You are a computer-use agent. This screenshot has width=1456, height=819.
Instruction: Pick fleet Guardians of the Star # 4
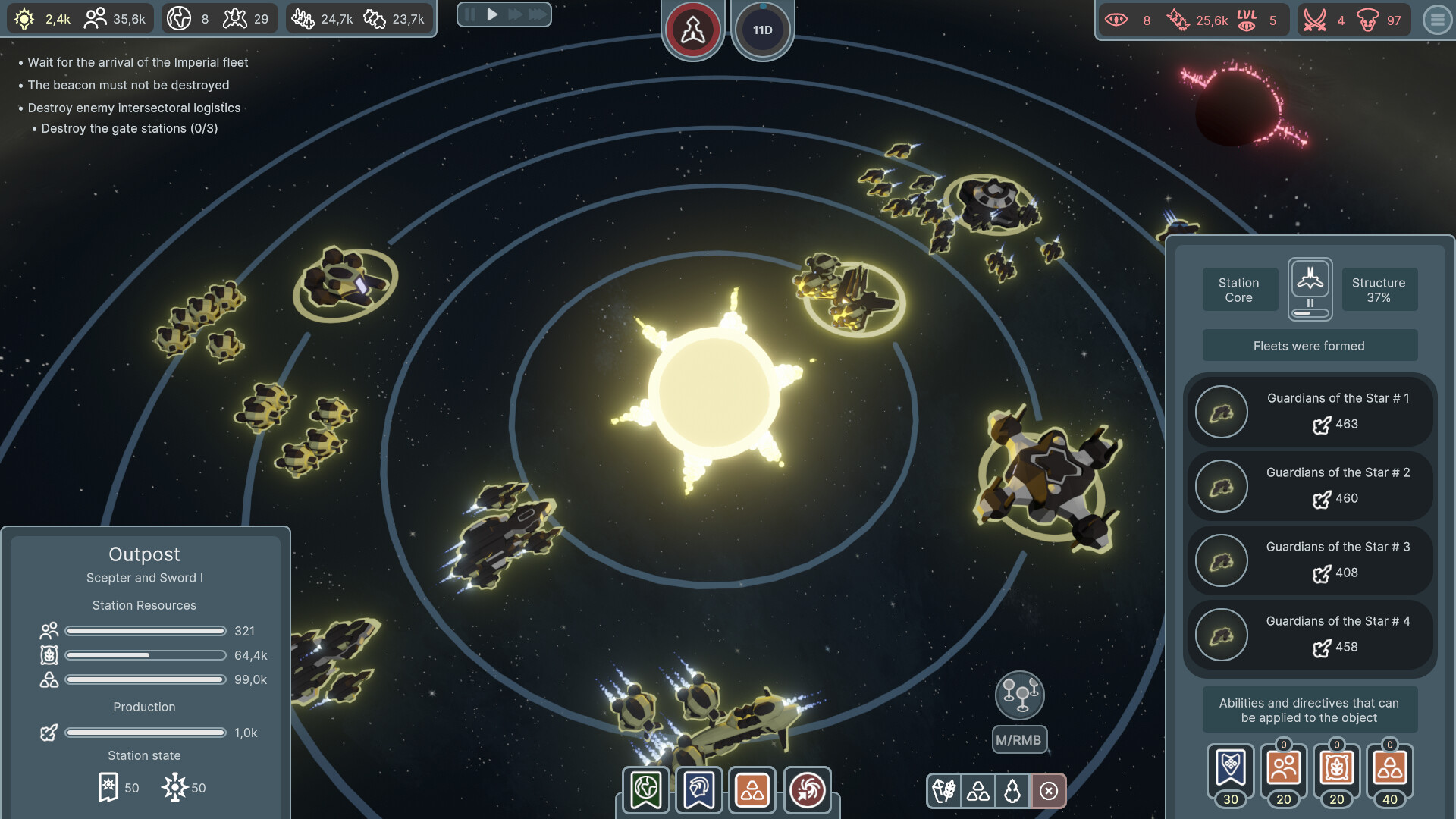click(x=1310, y=634)
